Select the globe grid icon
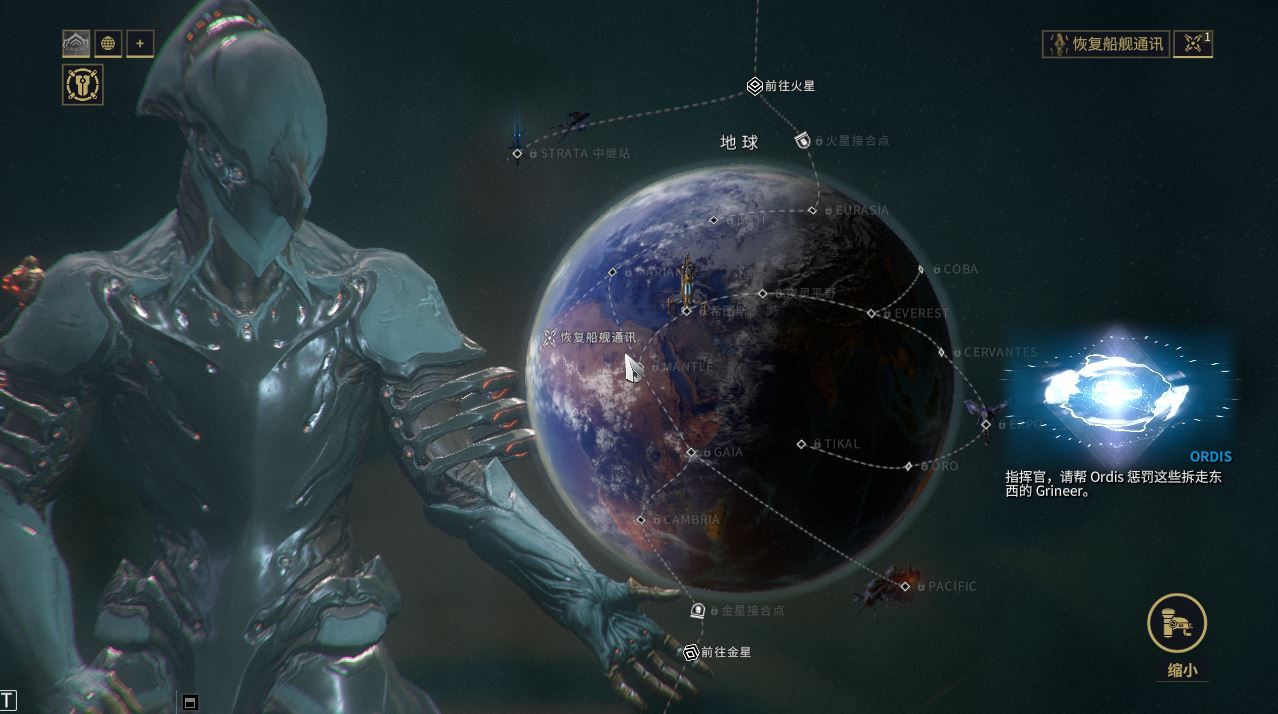1278x714 pixels. (x=108, y=43)
